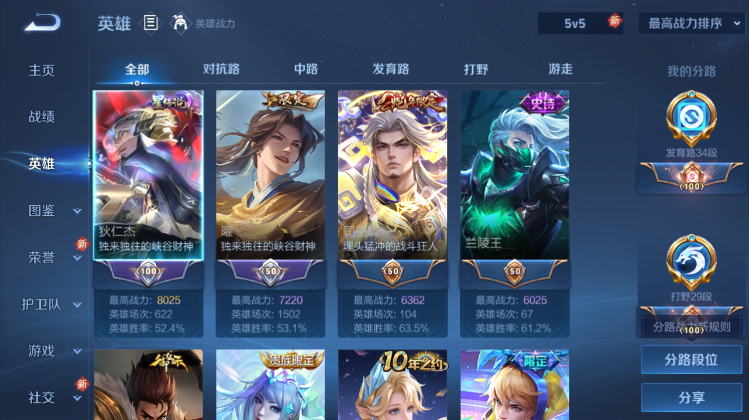Open the 主页 sidebar entry

coord(41,70)
